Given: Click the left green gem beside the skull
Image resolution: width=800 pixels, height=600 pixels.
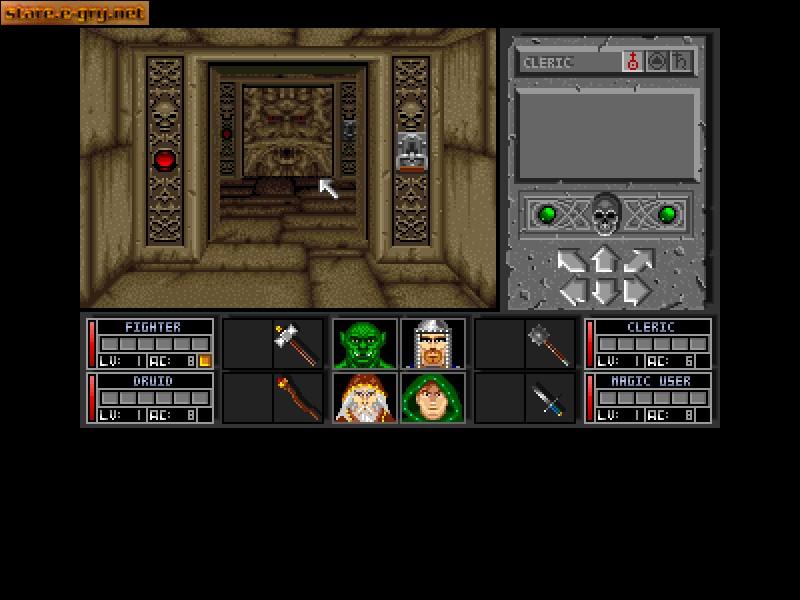Looking at the screenshot, I should (547, 214).
